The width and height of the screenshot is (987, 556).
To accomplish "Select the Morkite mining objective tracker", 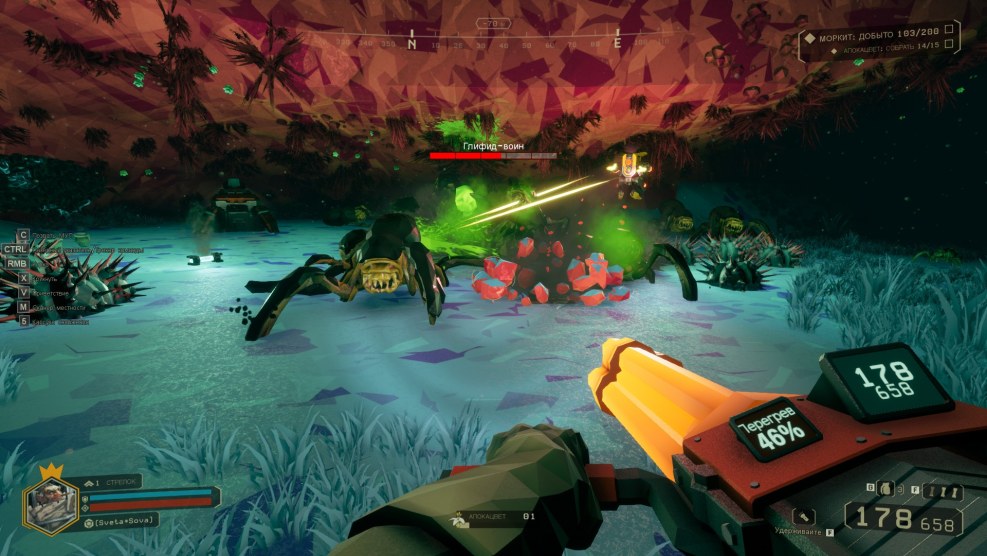I will 880,35.
